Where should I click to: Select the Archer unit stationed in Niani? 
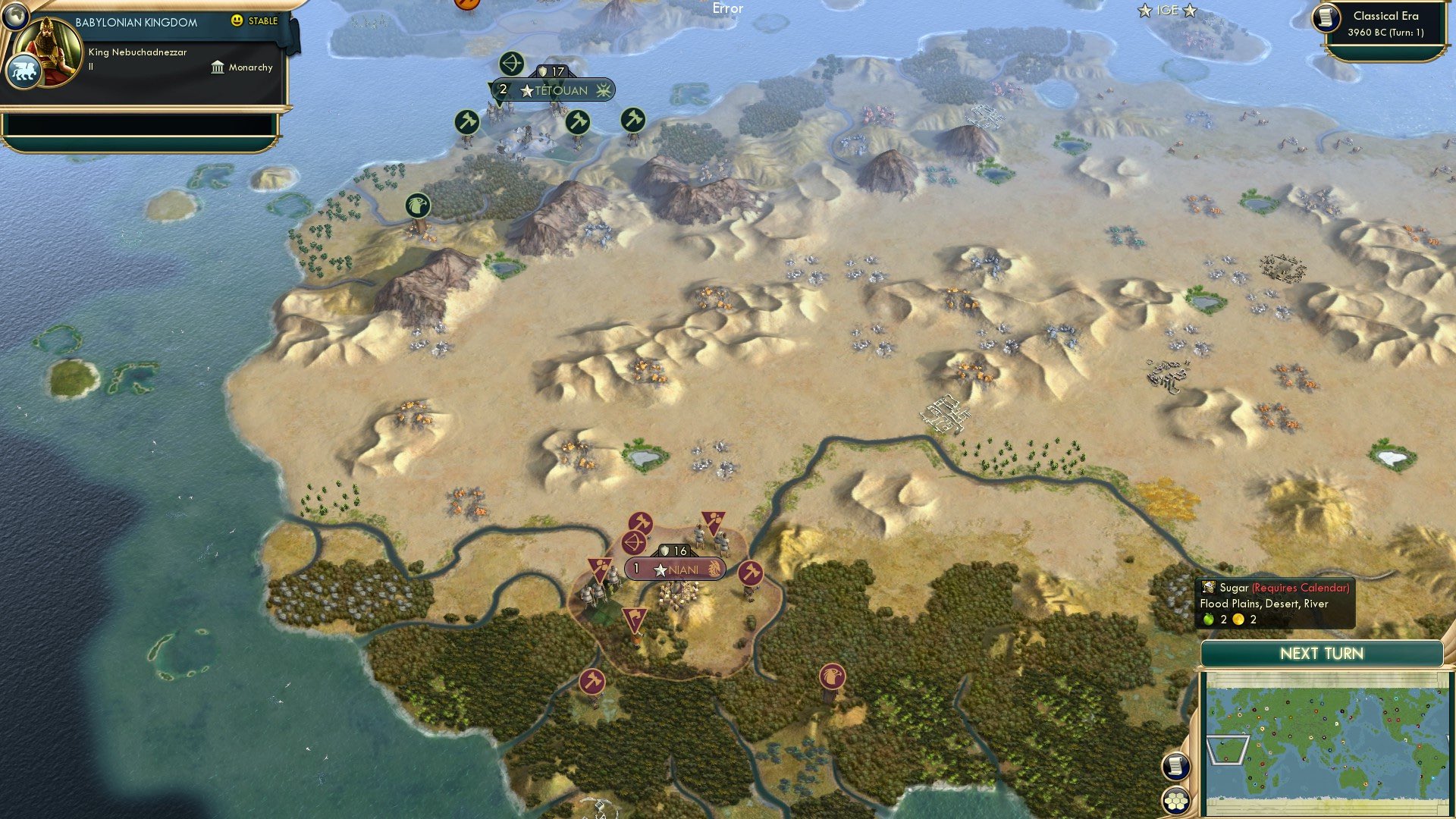point(634,543)
